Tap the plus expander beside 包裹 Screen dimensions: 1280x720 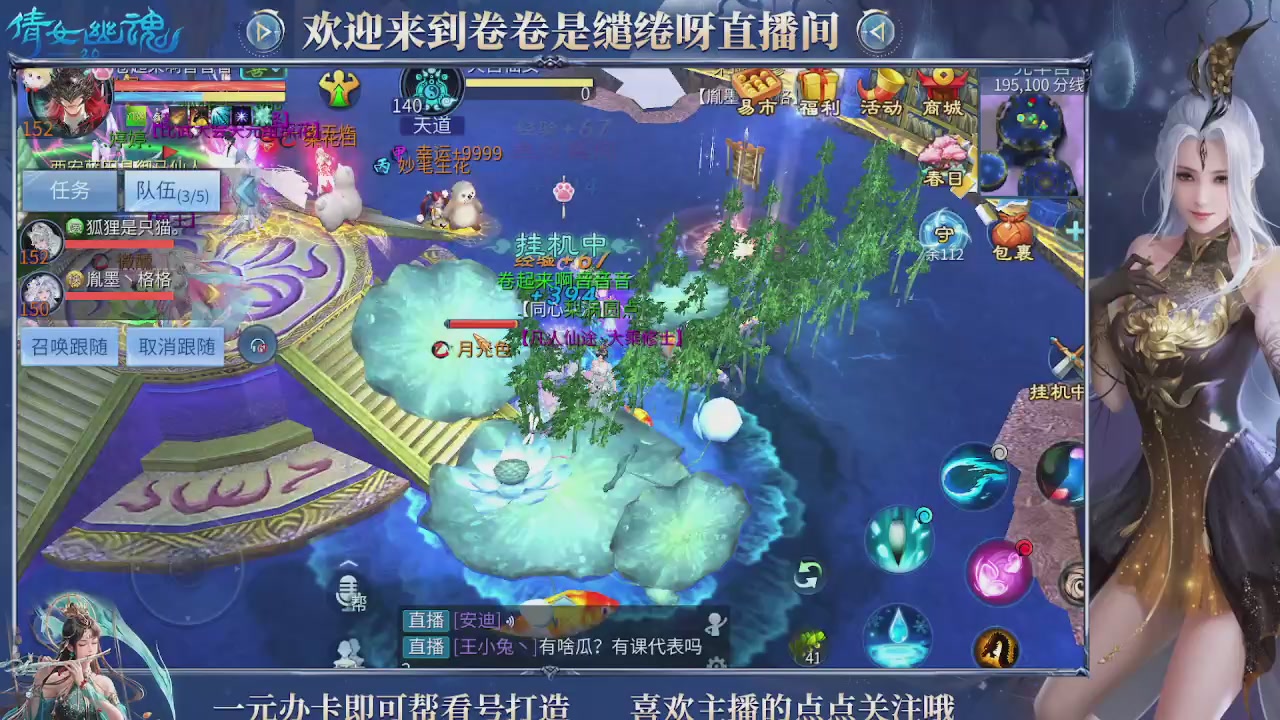pos(1077,229)
